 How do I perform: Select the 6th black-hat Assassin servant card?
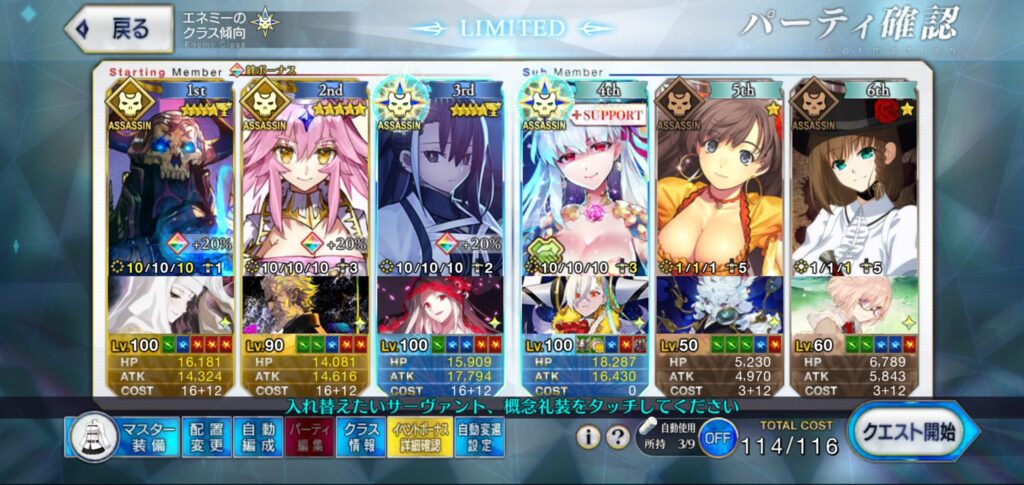pos(851,180)
